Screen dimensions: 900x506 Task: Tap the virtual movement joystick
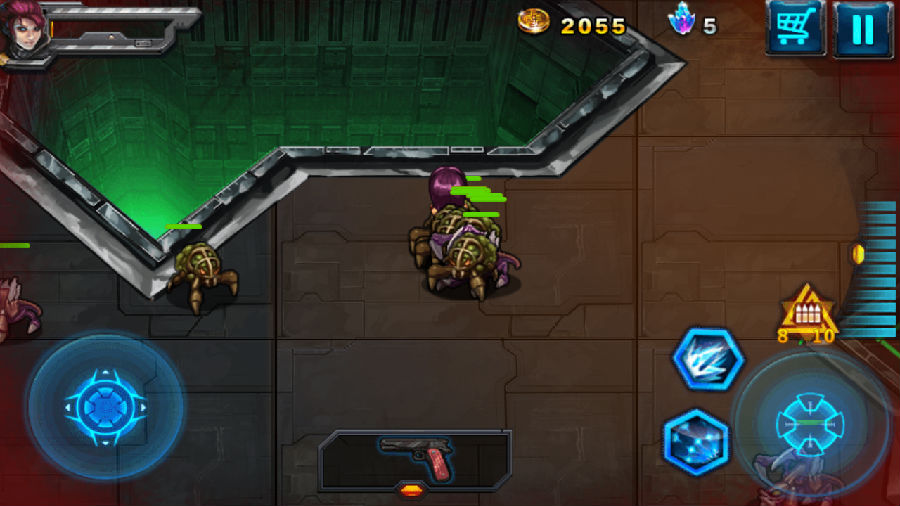click(105, 407)
